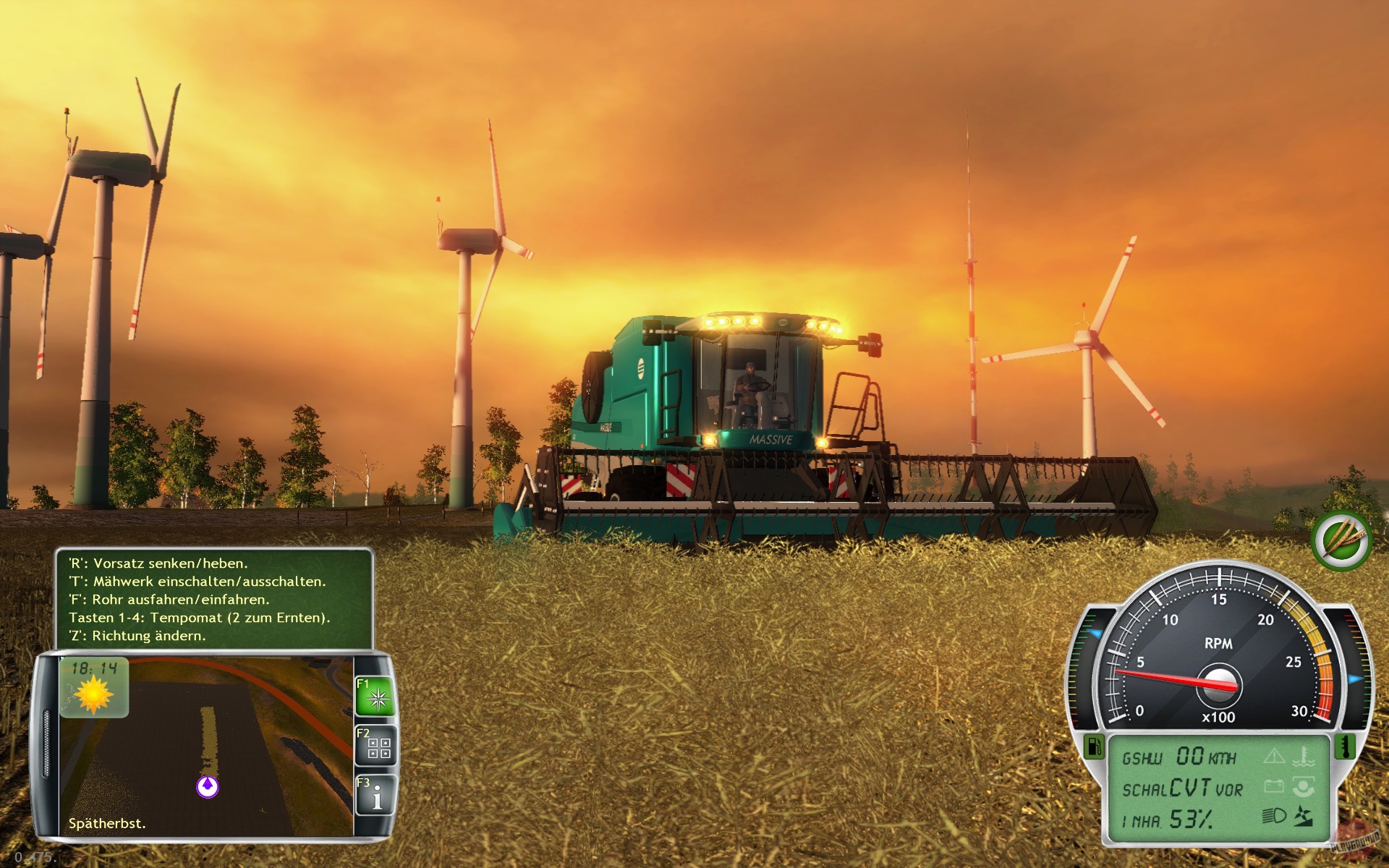Click the warning triangle indicator
The width and height of the screenshot is (1389, 868).
1273,756
